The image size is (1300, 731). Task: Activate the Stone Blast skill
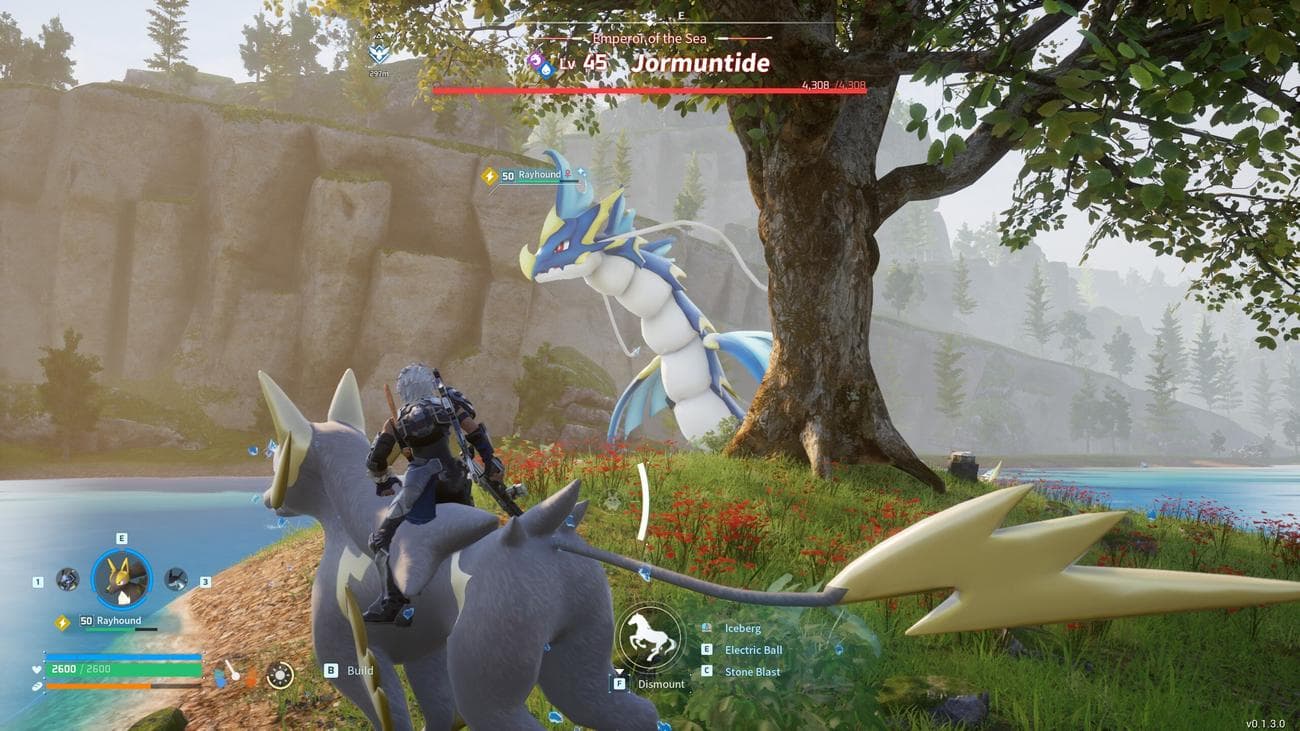click(752, 672)
